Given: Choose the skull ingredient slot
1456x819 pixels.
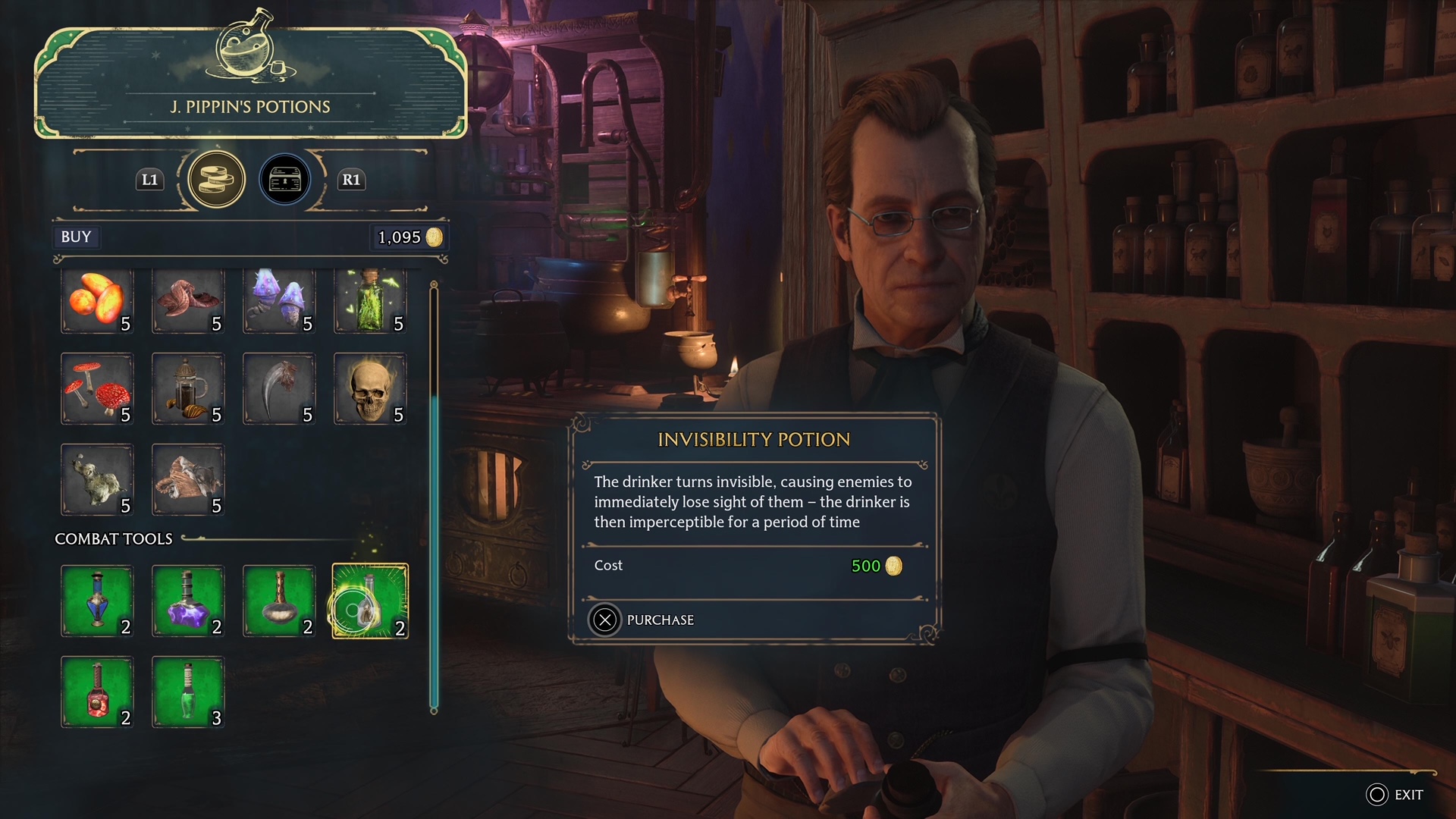Looking at the screenshot, I should [x=370, y=390].
